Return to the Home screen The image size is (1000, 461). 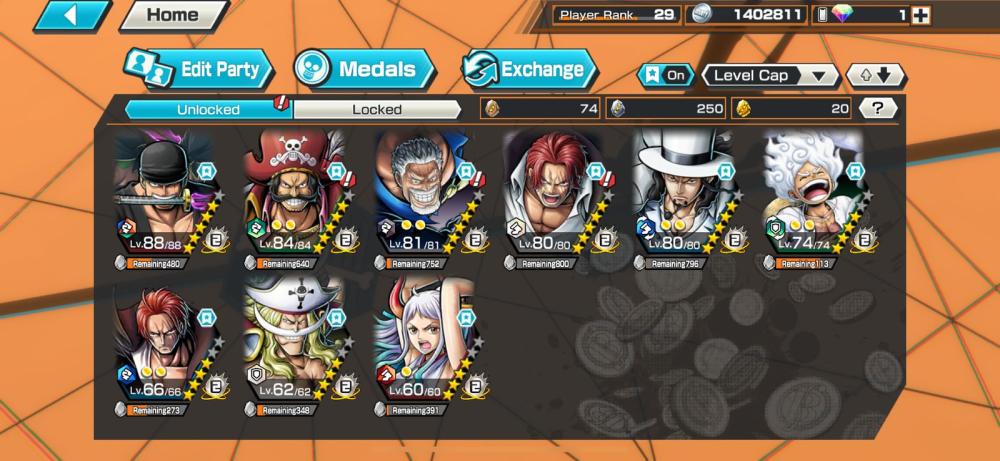[172, 15]
